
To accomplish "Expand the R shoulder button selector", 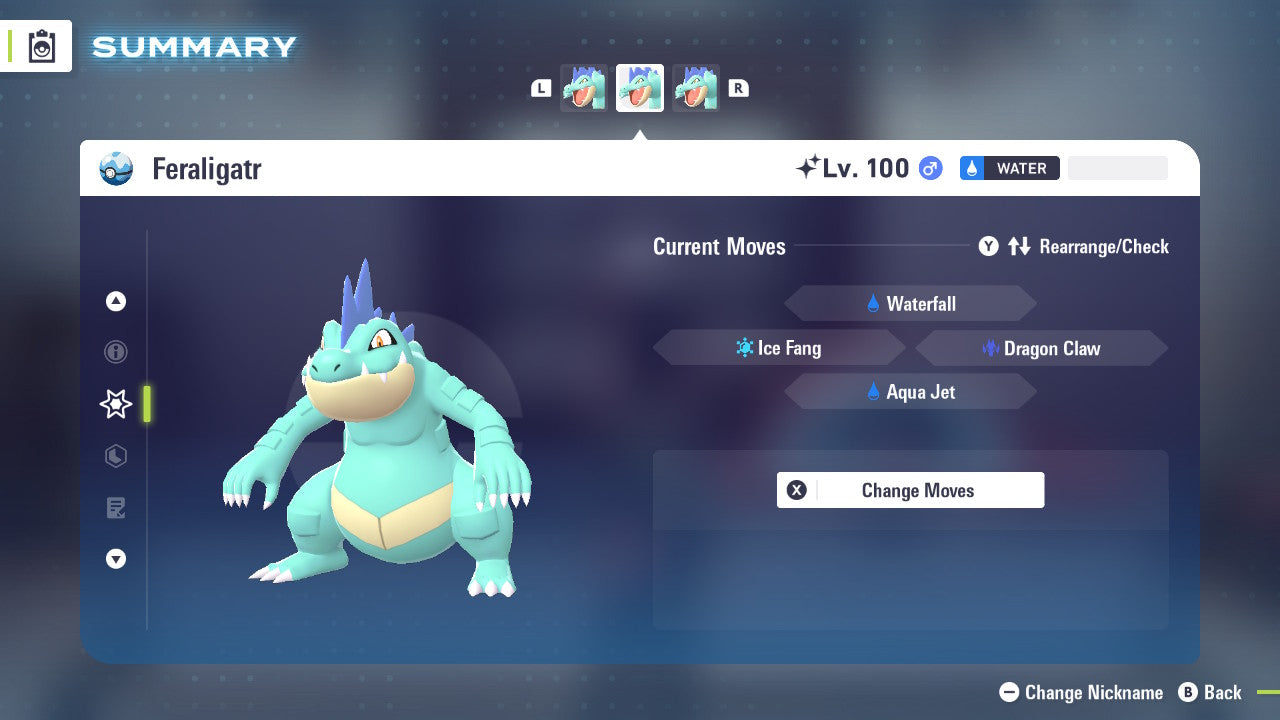I will coord(738,88).
